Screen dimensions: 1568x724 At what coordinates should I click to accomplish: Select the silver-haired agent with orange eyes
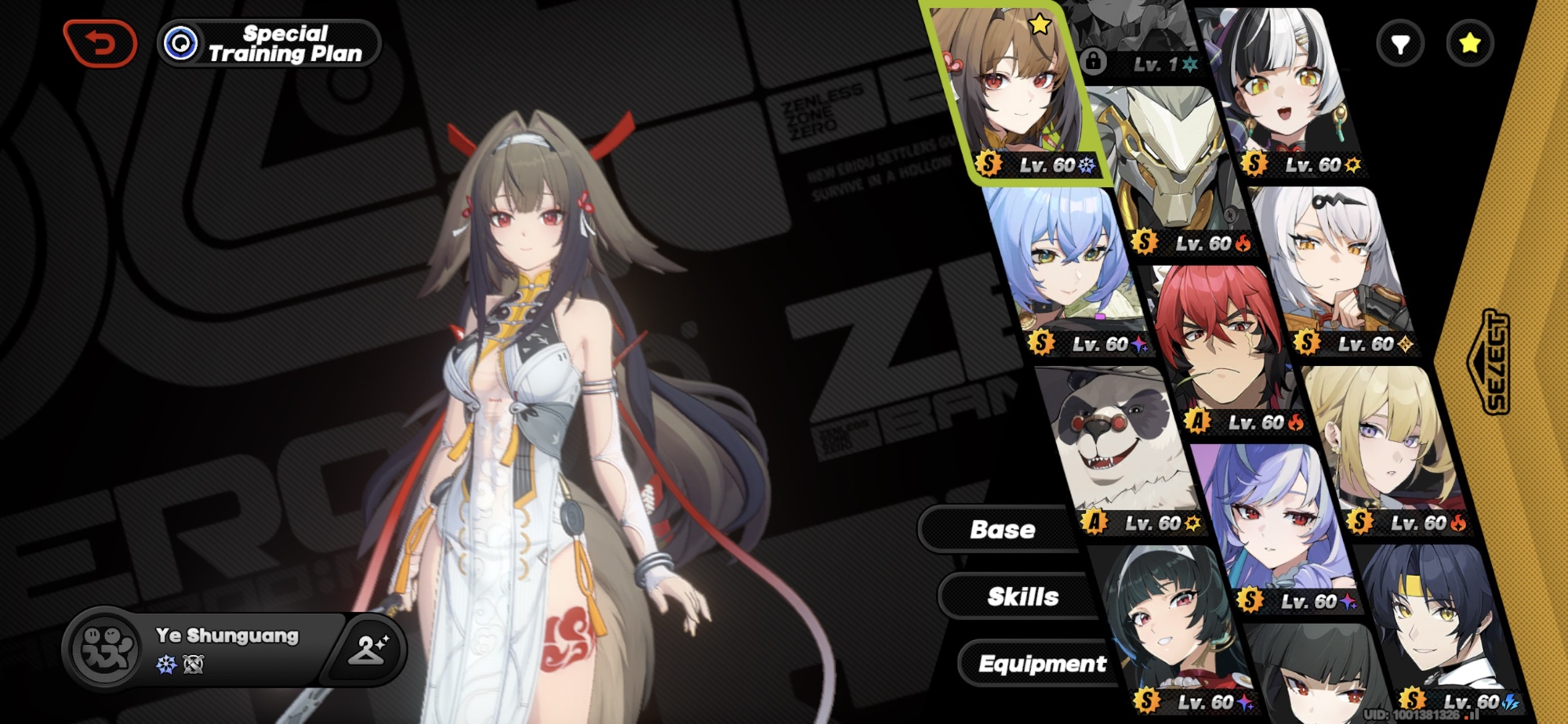pos(1333,266)
